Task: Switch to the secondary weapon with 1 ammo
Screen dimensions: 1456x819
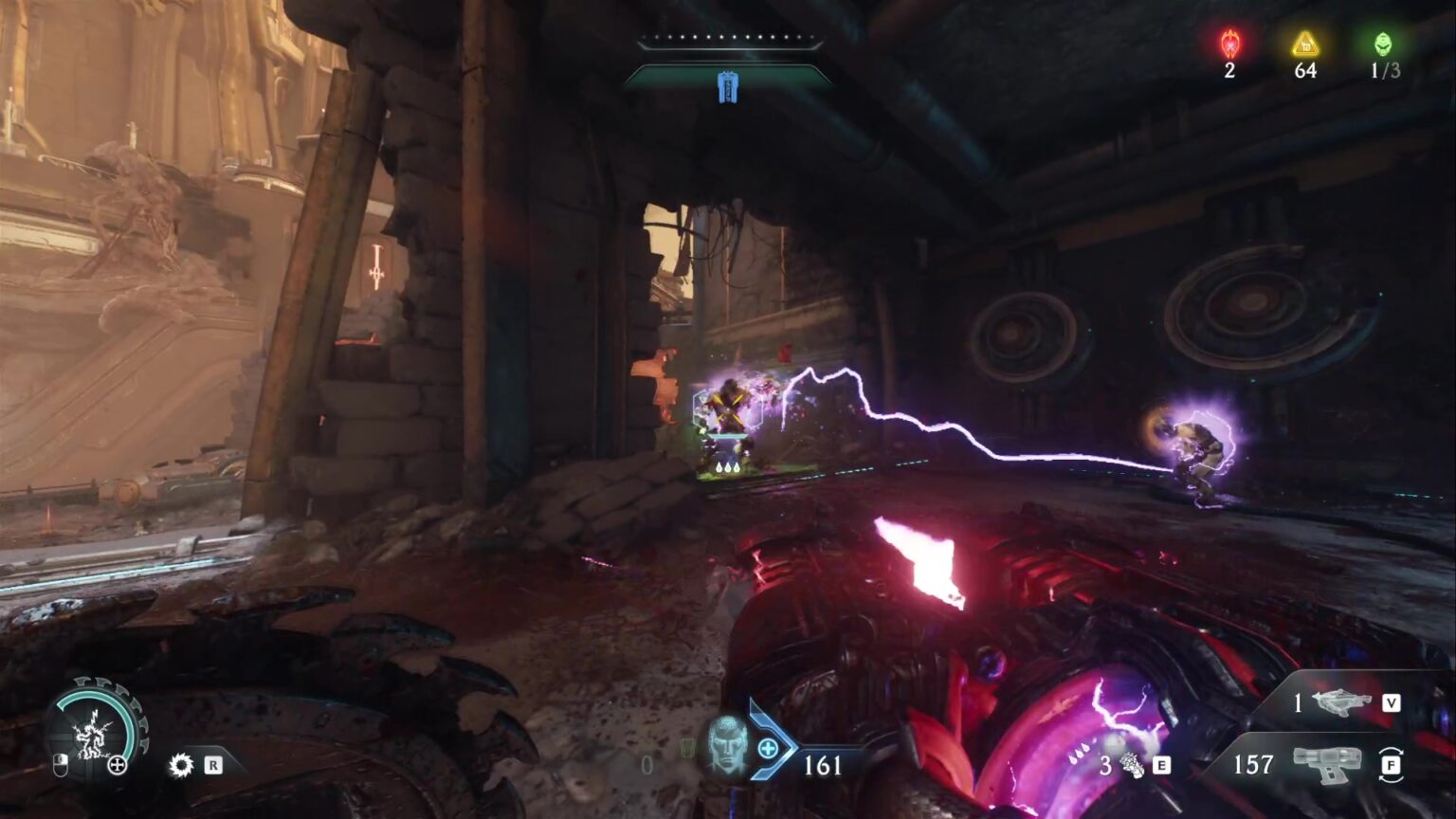Action: point(1340,702)
